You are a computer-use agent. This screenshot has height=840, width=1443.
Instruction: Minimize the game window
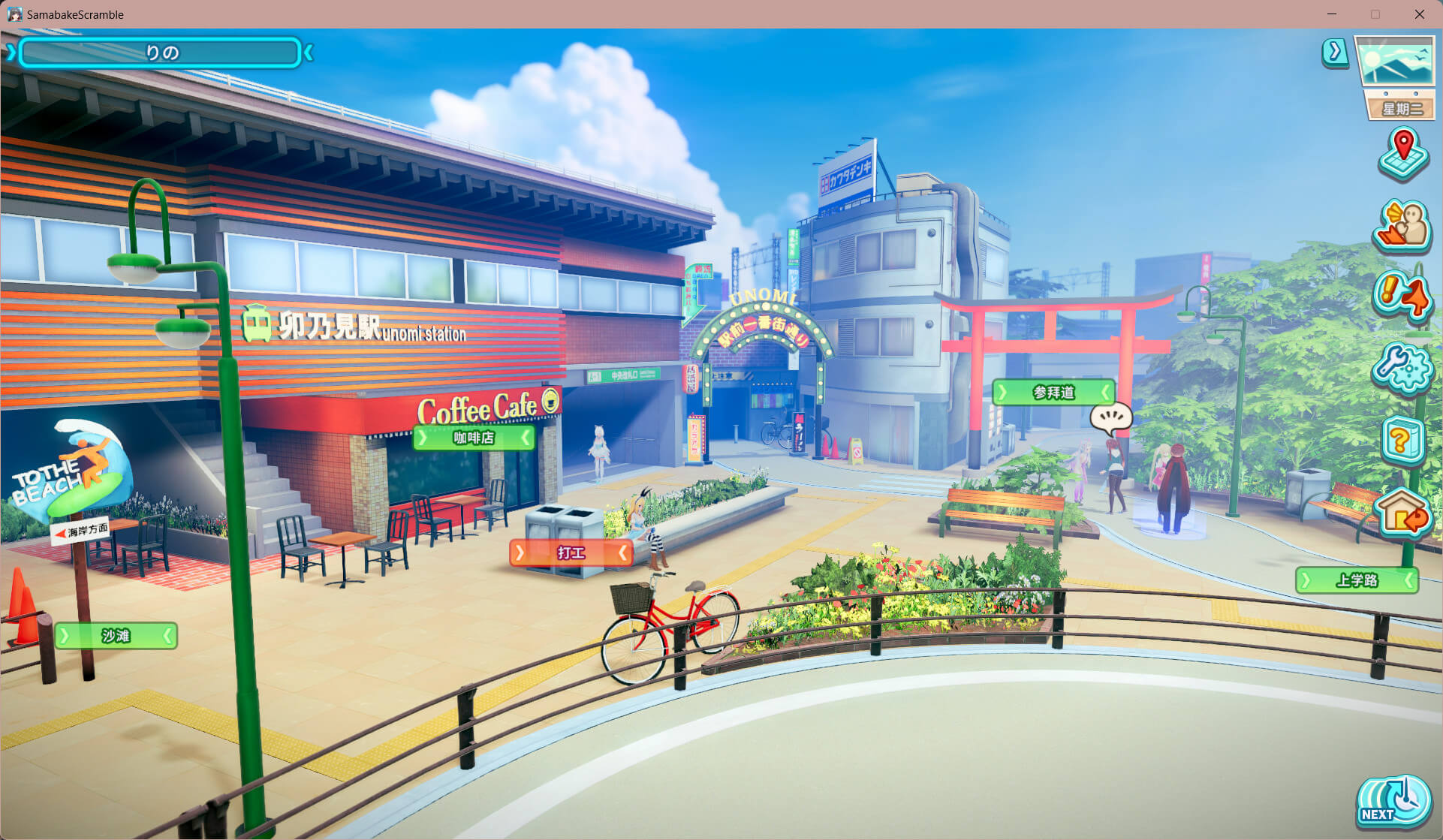1332,14
